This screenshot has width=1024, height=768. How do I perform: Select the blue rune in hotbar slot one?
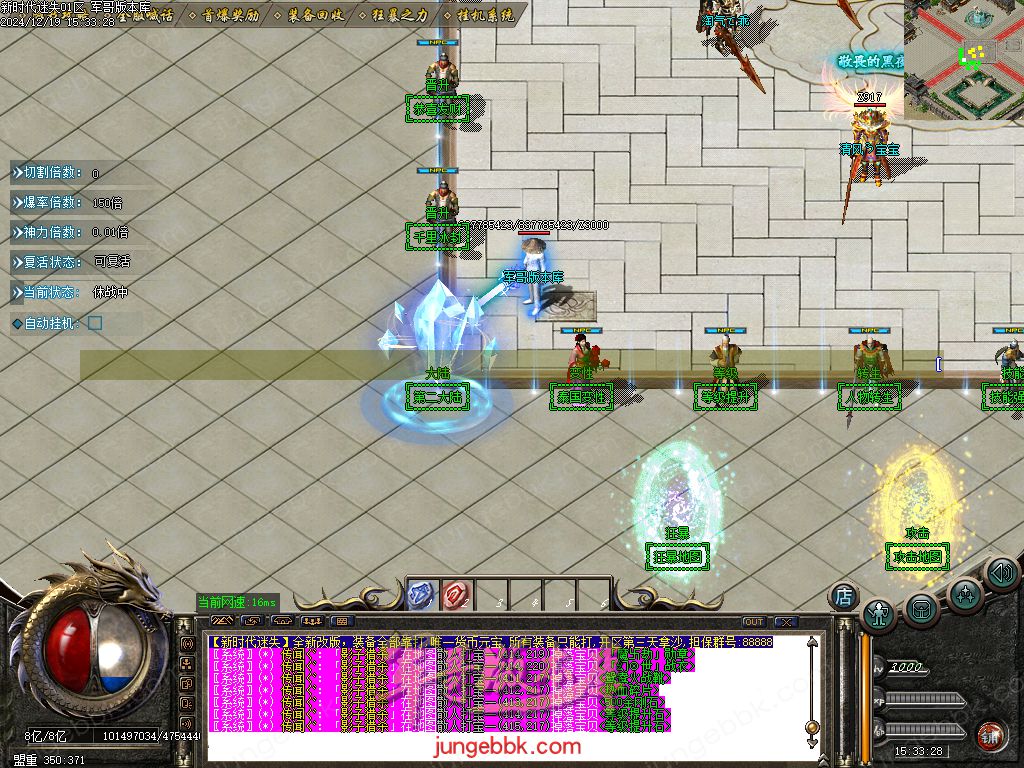[422, 594]
